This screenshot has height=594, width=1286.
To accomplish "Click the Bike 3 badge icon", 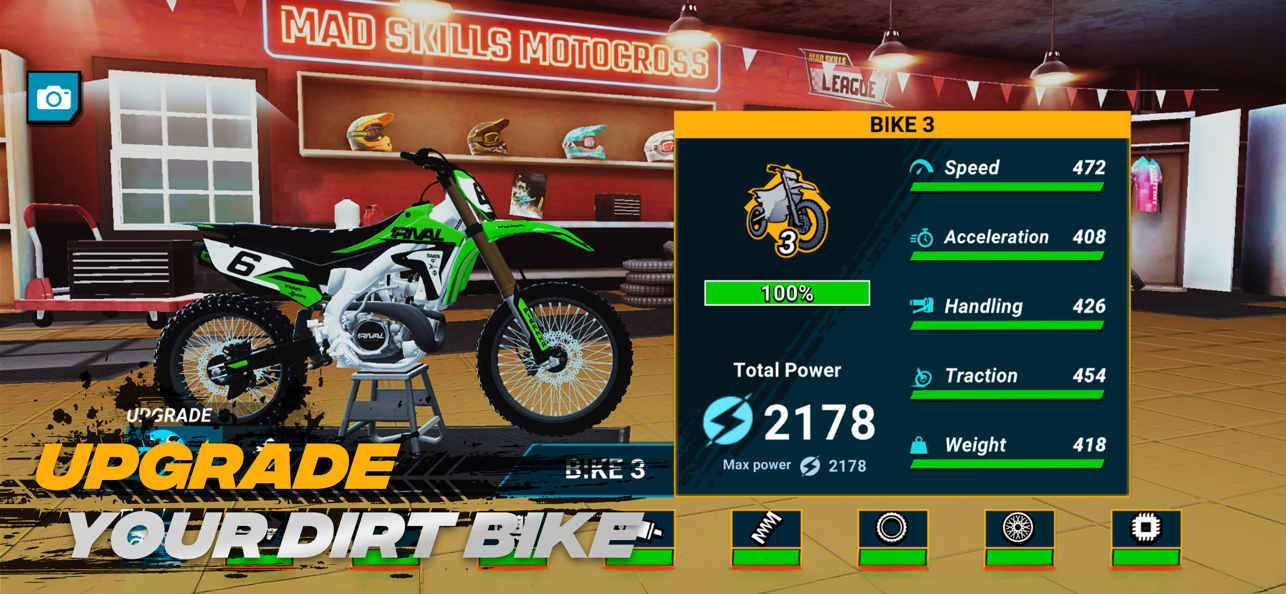I will (x=787, y=212).
